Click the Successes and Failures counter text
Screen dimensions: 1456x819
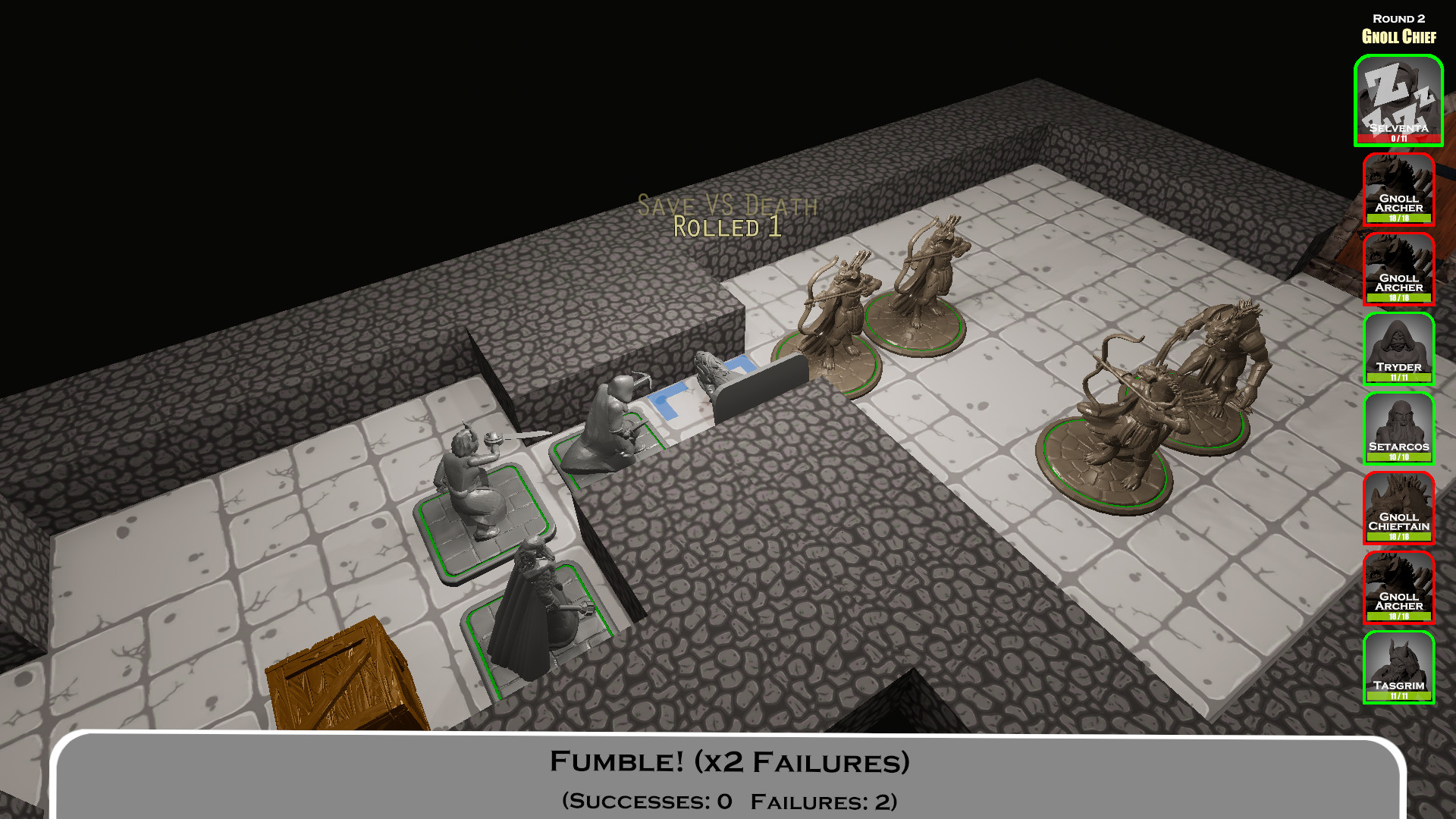pyautogui.click(x=730, y=799)
